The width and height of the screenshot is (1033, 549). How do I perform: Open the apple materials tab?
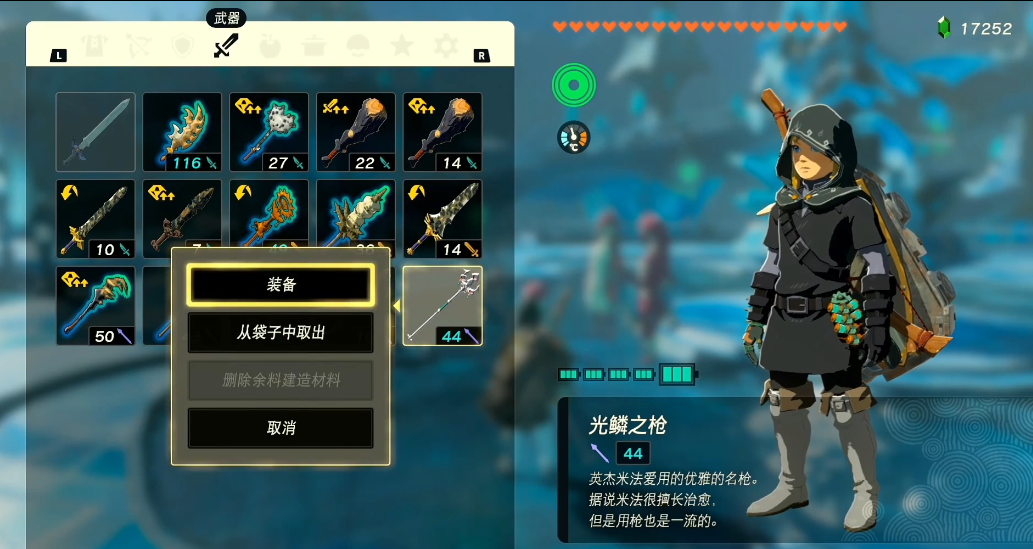point(270,46)
